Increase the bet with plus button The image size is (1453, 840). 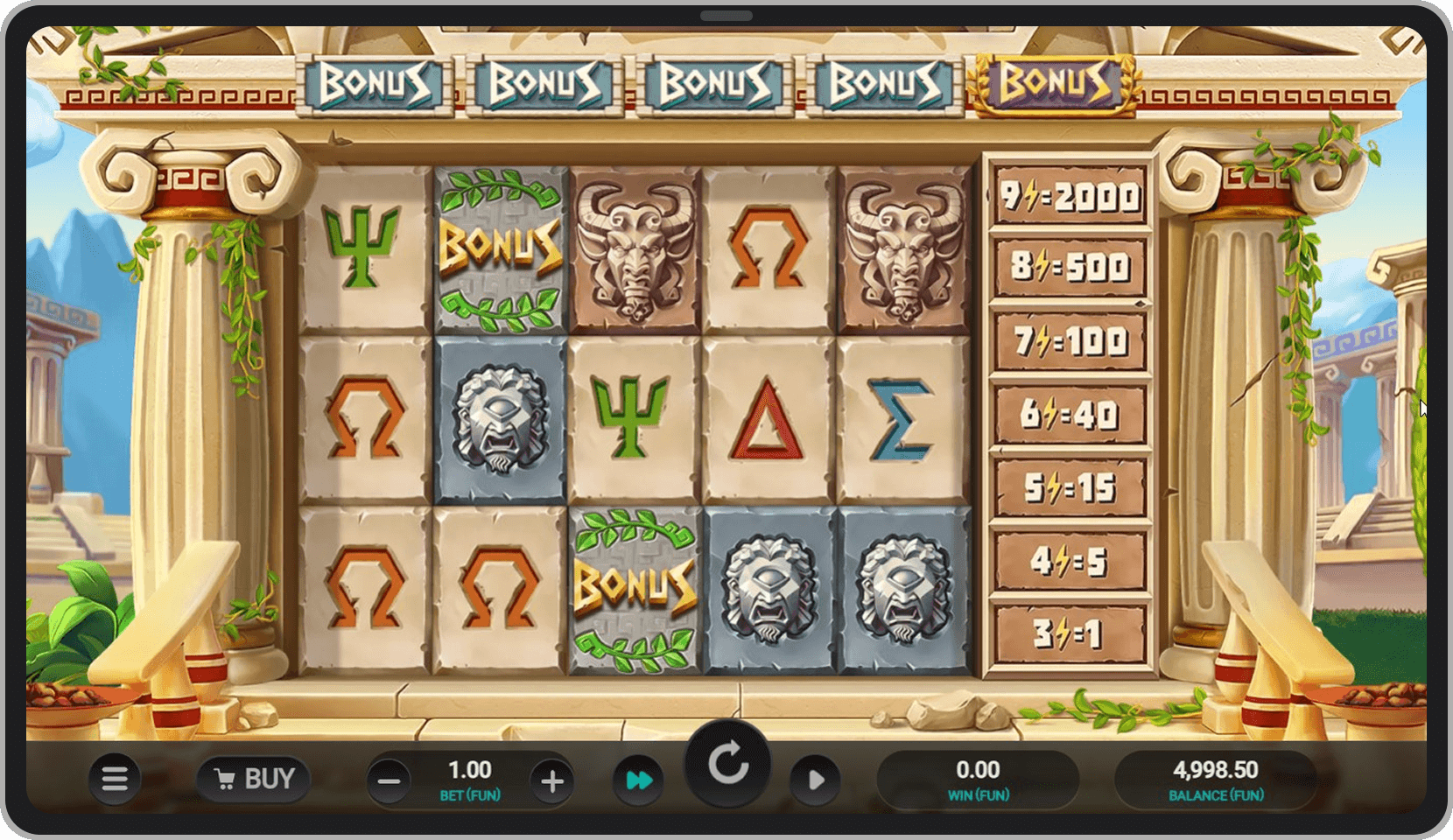point(551,780)
